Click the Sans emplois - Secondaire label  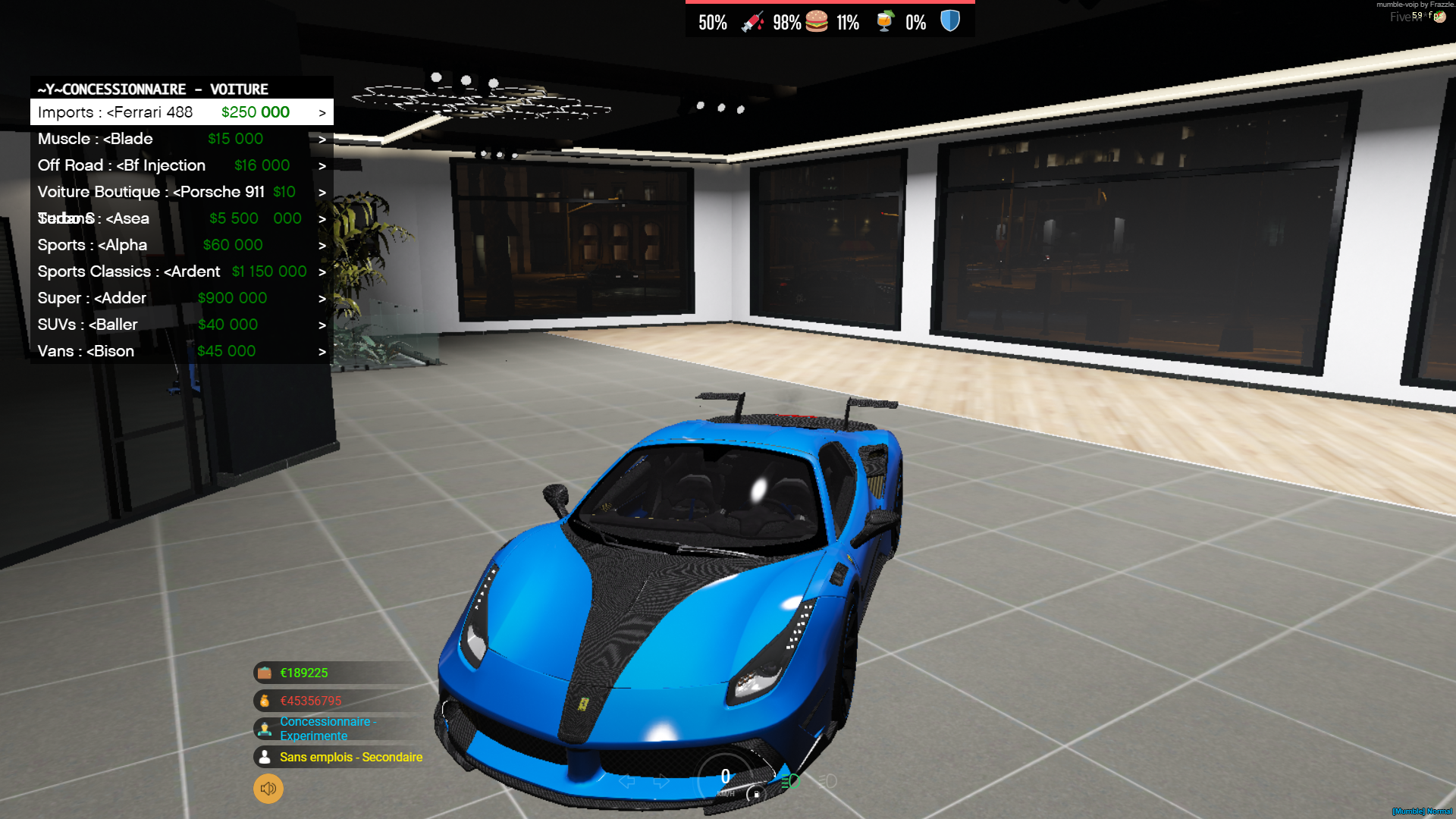pos(350,757)
